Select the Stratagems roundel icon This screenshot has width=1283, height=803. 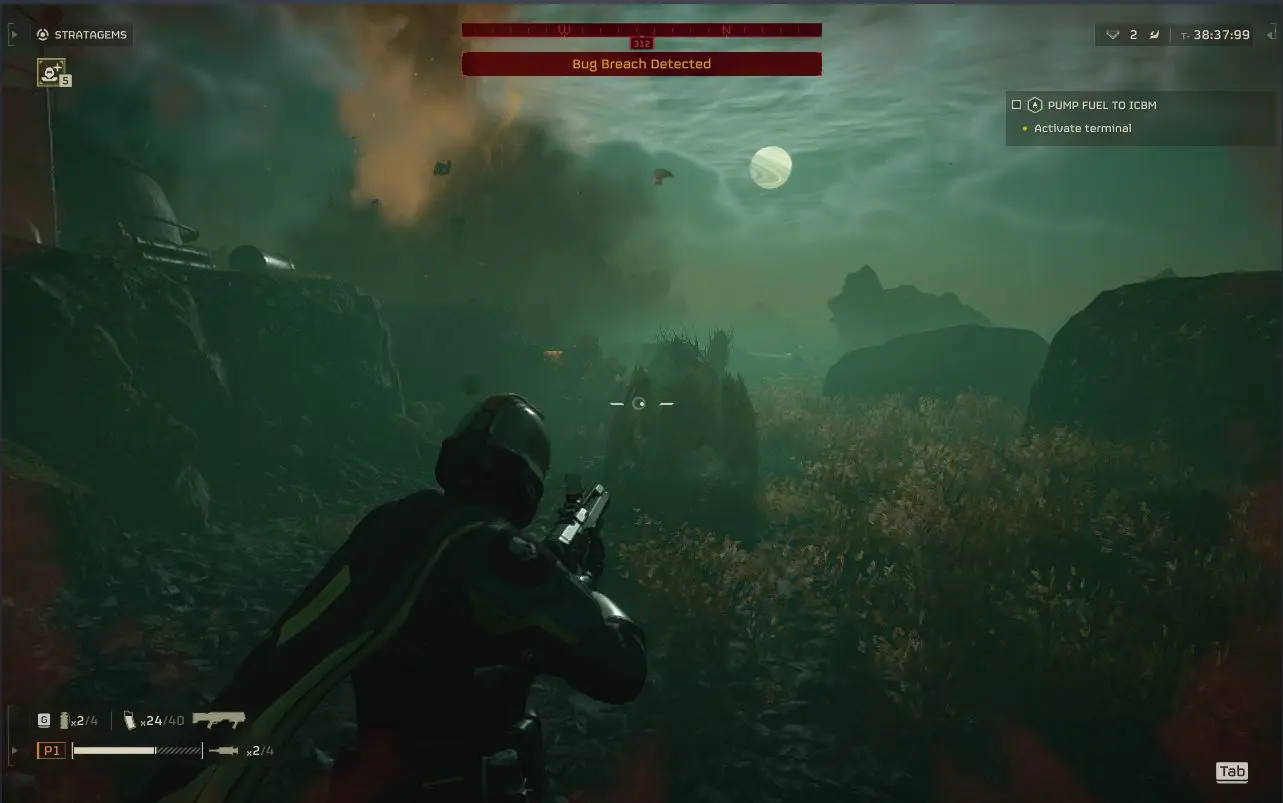[41, 34]
